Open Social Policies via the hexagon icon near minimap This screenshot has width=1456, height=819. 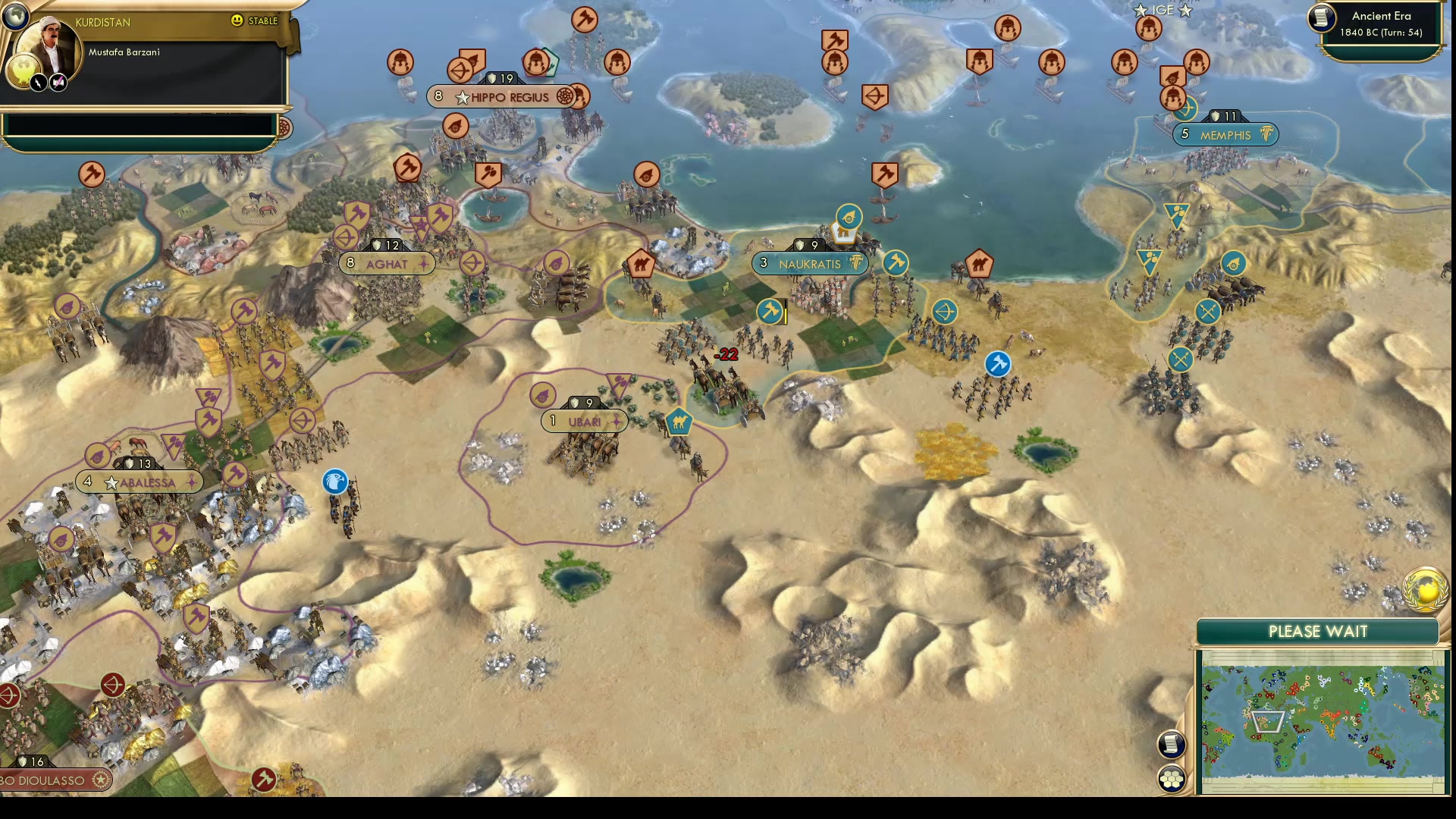pos(1170,777)
